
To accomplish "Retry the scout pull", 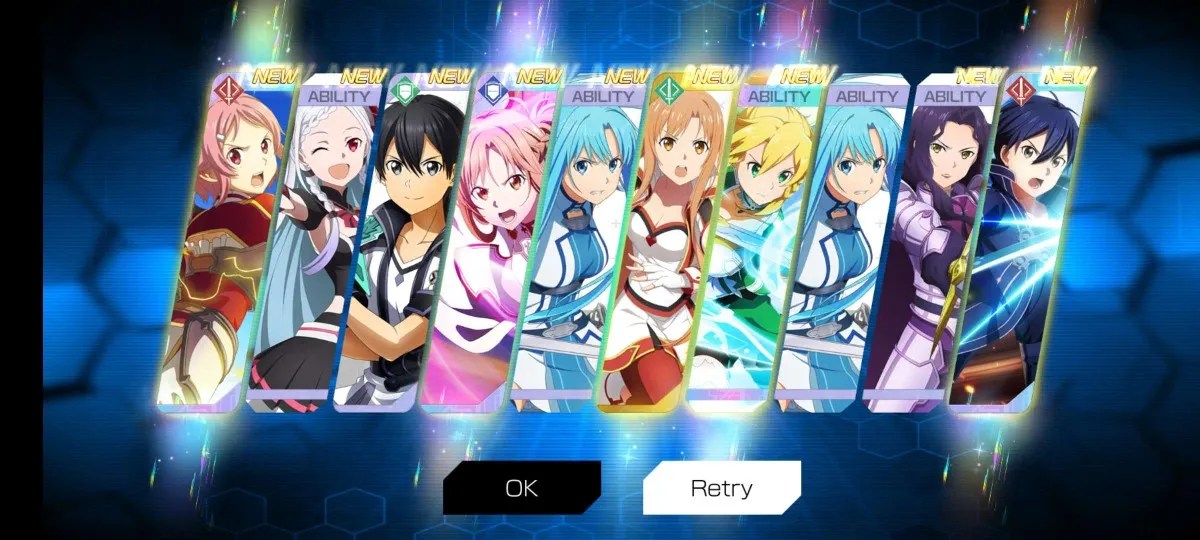I will [721, 488].
